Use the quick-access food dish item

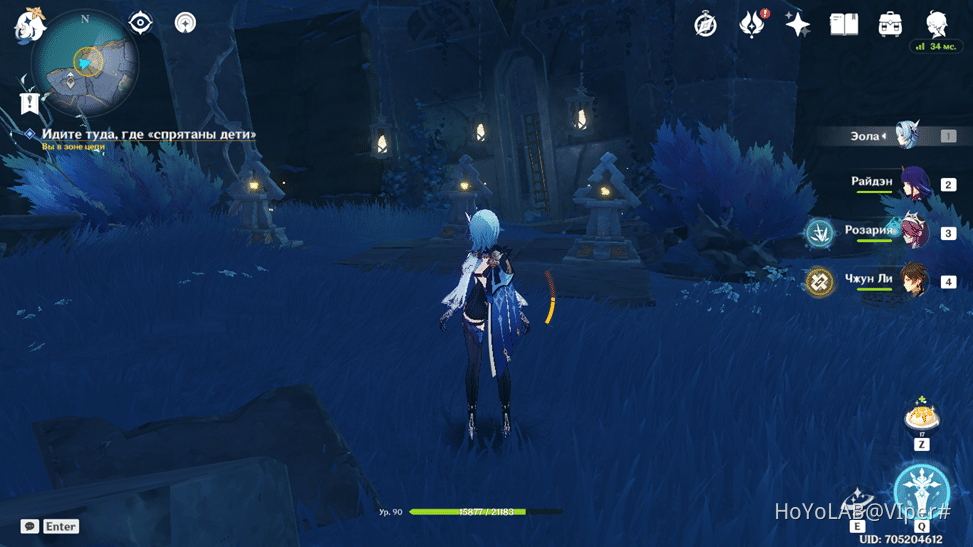click(921, 413)
